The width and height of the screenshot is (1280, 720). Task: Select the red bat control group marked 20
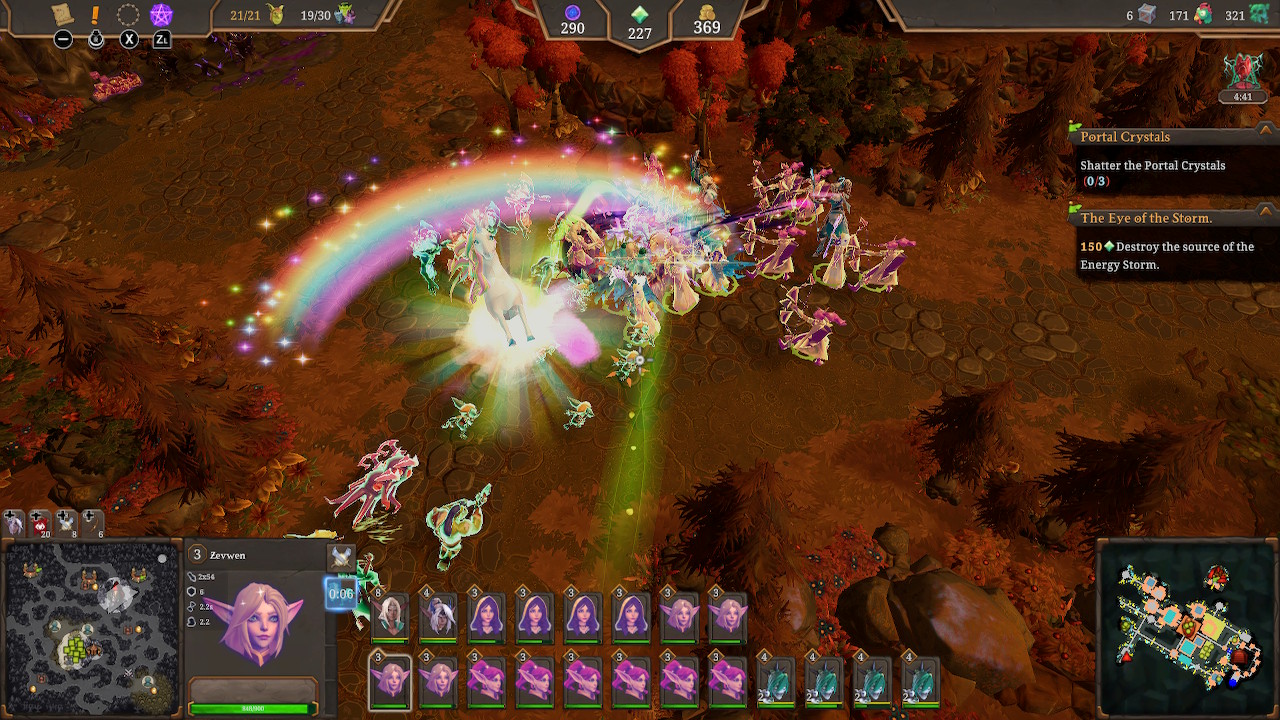pyautogui.click(x=40, y=527)
